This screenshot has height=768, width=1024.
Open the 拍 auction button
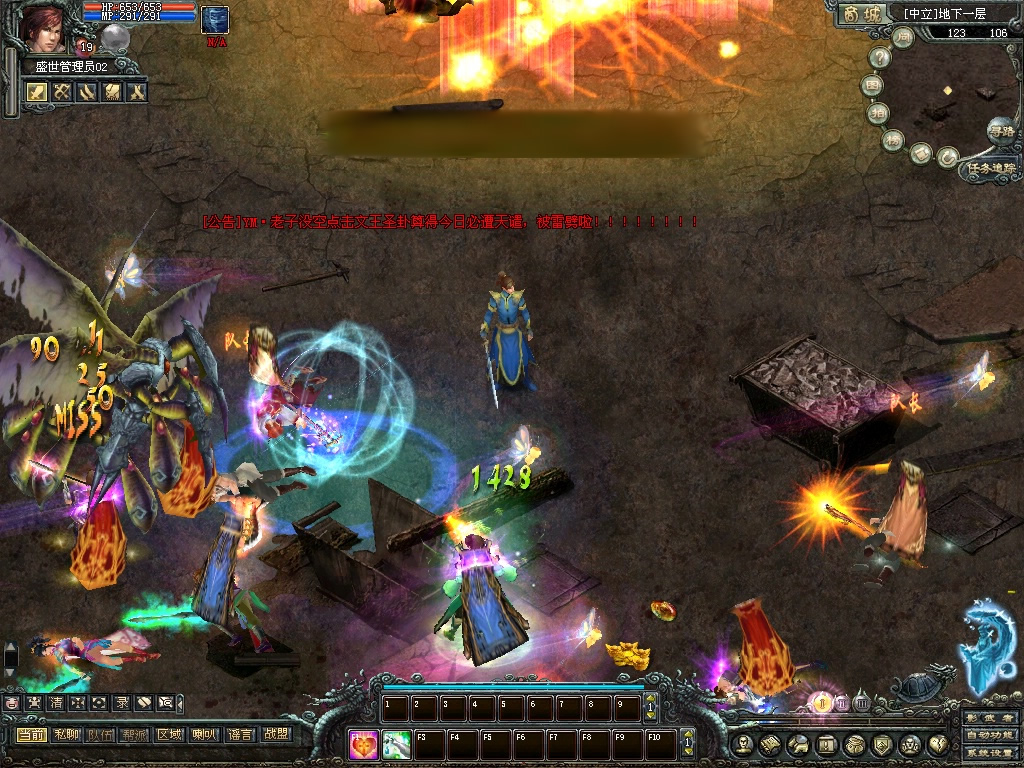(879, 113)
